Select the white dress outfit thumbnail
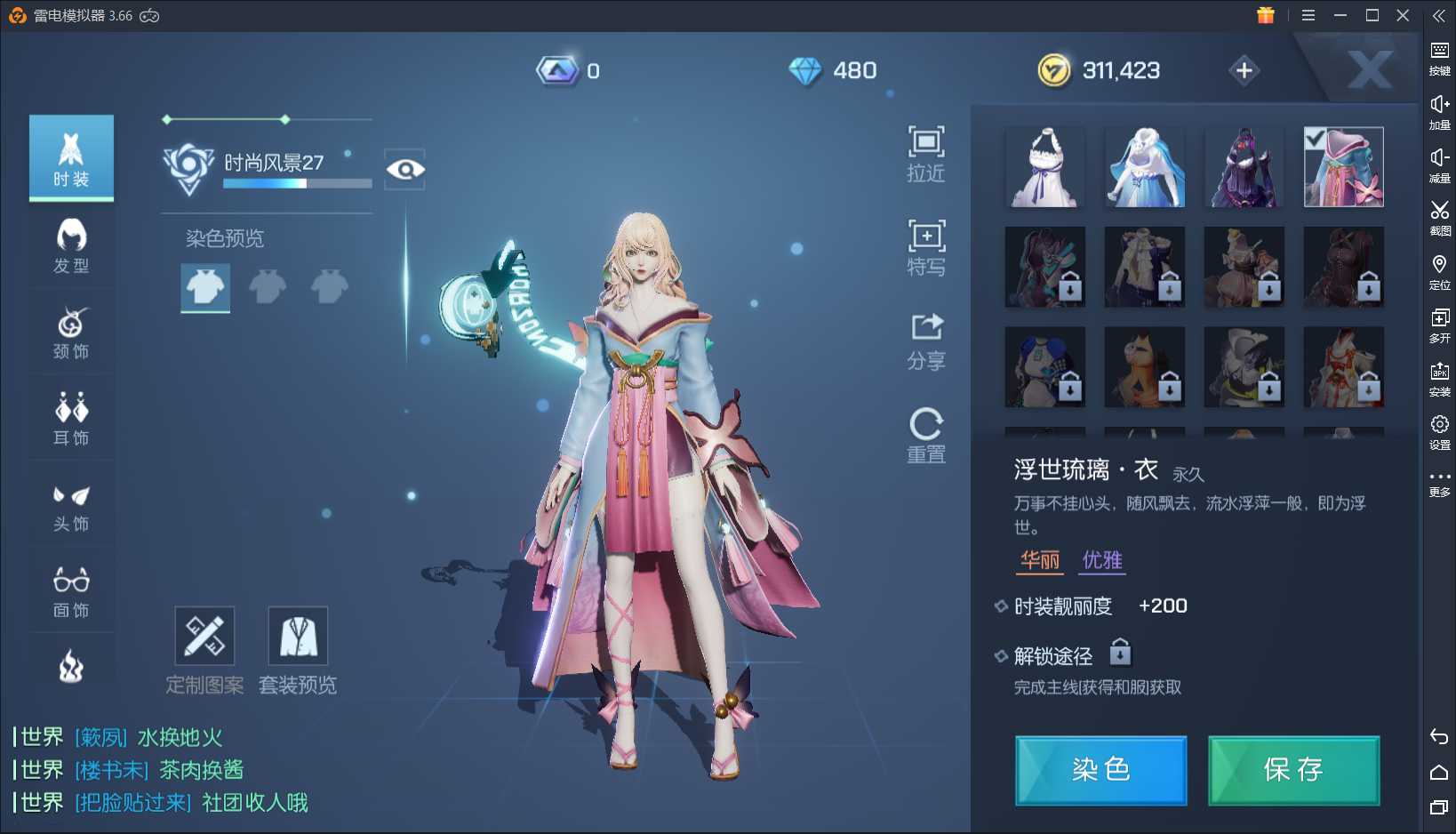Viewport: 1456px width, 834px height. (x=1045, y=167)
